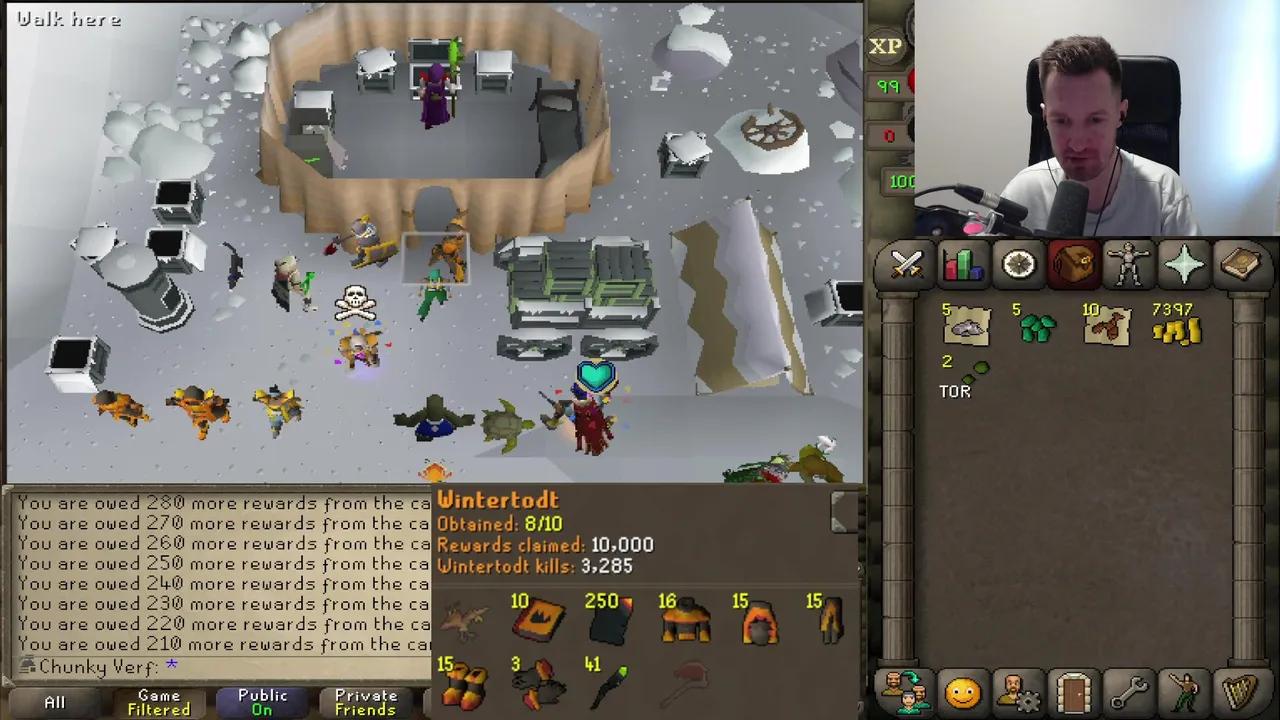1280x720 pixels.
Task: Open the Friends list tab
Action: [x=906, y=690]
